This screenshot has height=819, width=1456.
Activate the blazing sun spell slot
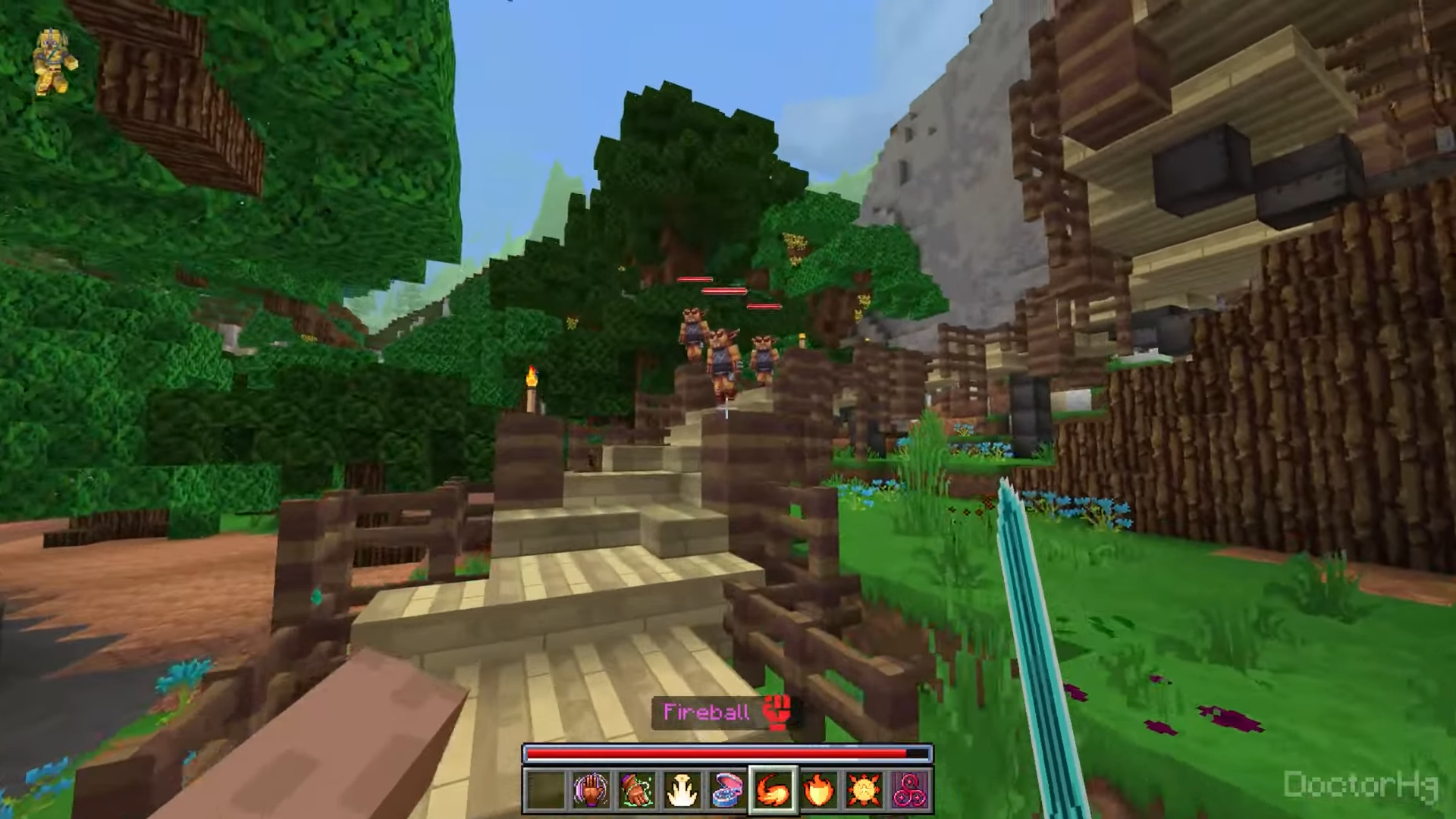864,790
